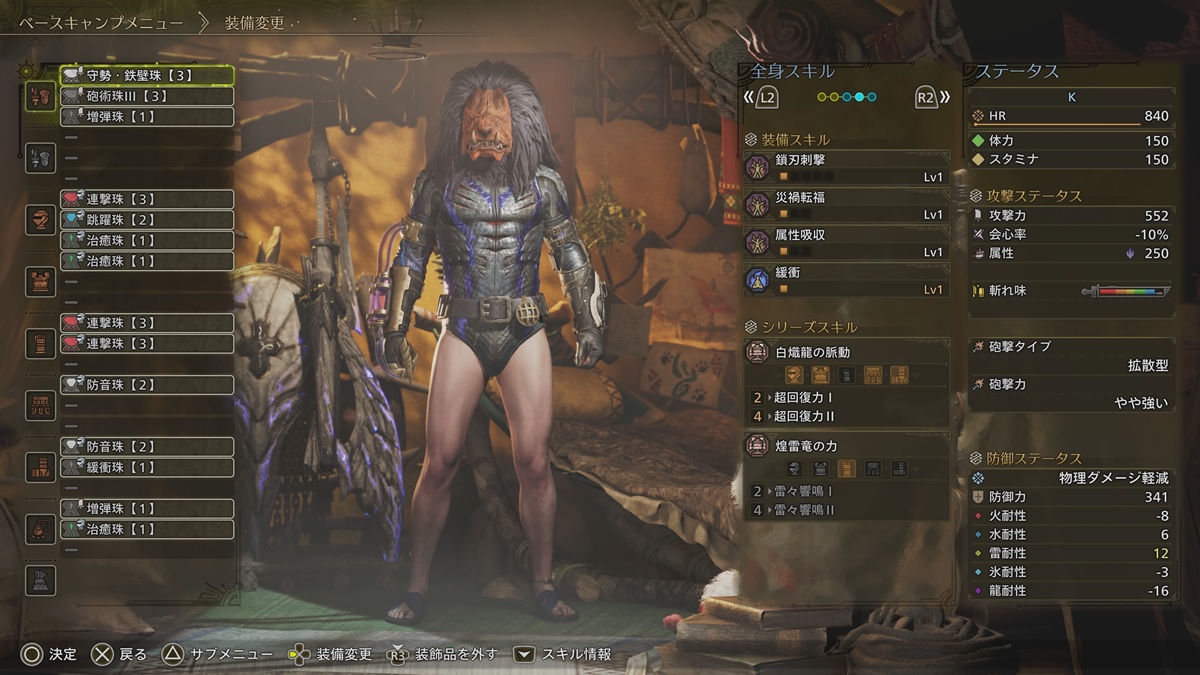Select the 跳躍珠【2】 decoration slot
The width and height of the screenshot is (1200, 675).
147,220
